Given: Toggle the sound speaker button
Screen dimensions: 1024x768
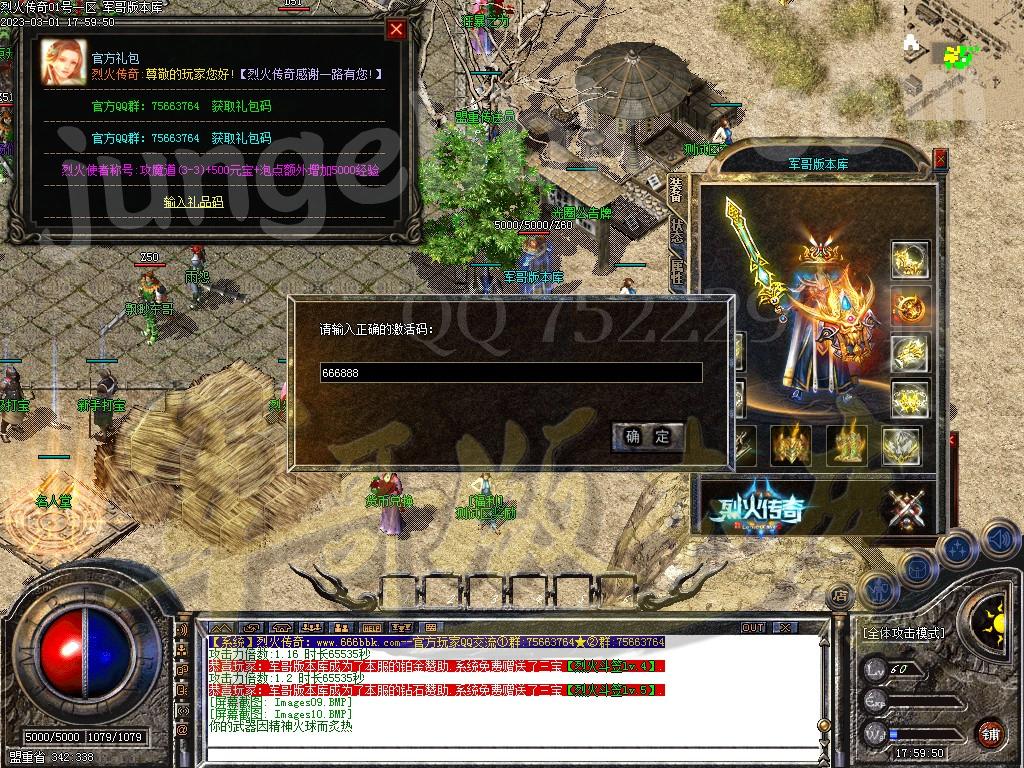Looking at the screenshot, I should (x=999, y=540).
